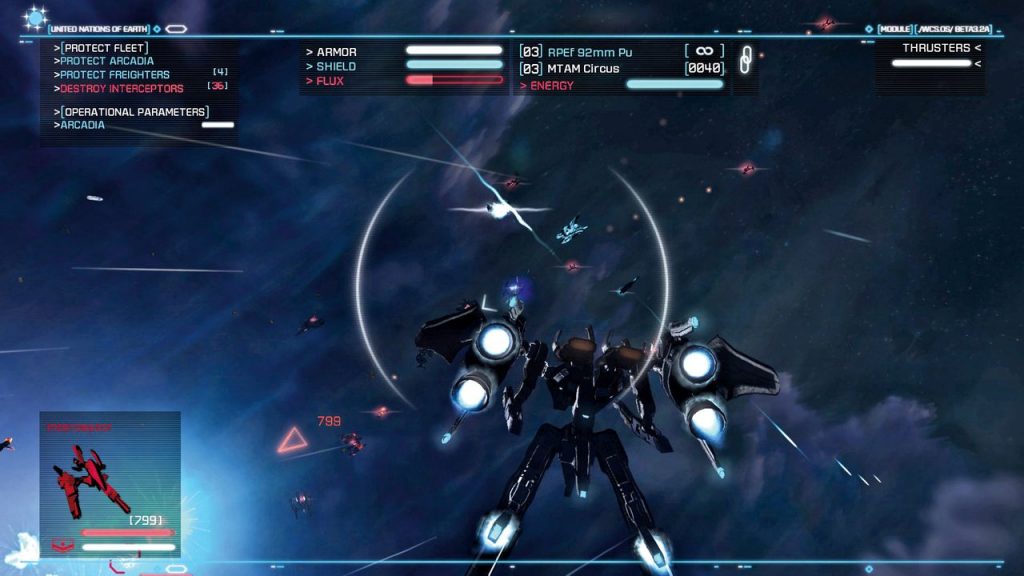Click the Arcadia operational parameters entry

point(83,126)
